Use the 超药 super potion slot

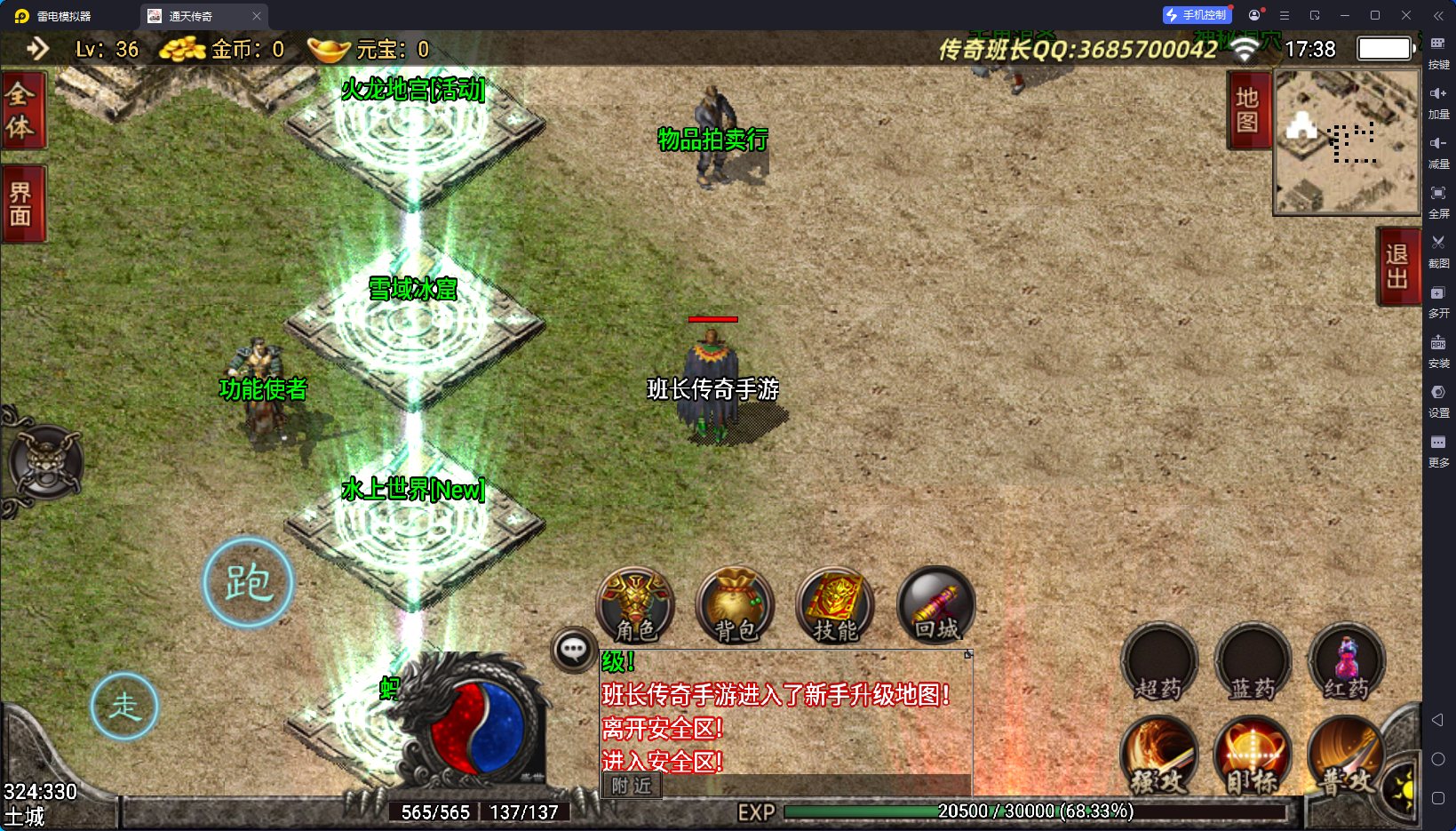[x=1158, y=663]
